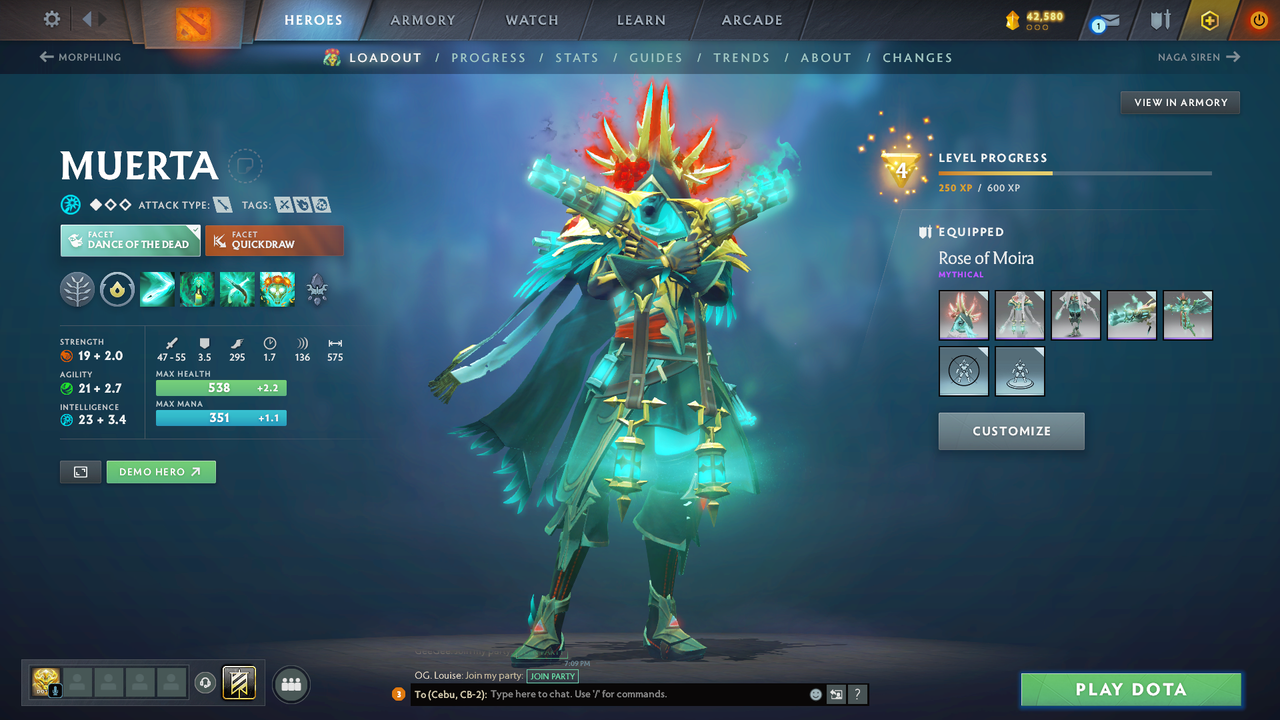View The Calling ability icon
Viewport: 1280px width, 720px height.
coord(197,290)
